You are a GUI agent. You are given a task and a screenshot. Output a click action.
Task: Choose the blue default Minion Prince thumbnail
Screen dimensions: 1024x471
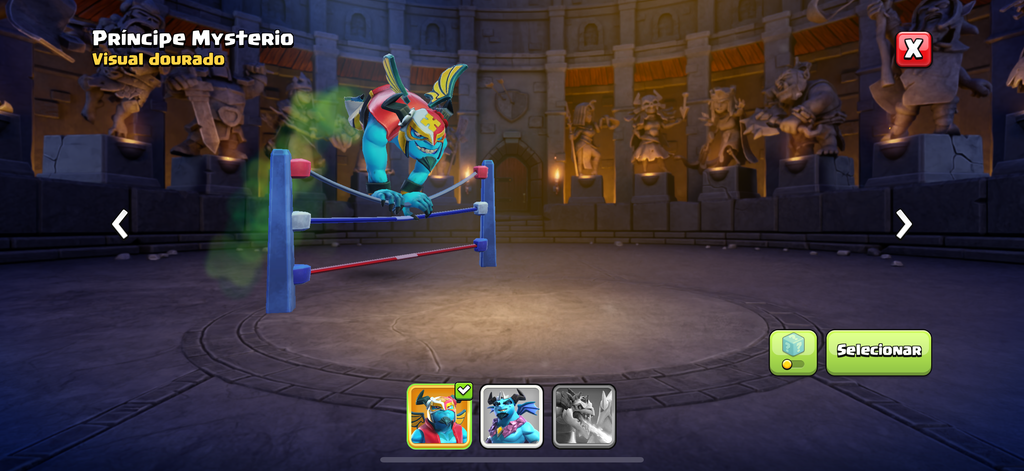tap(512, 416)
